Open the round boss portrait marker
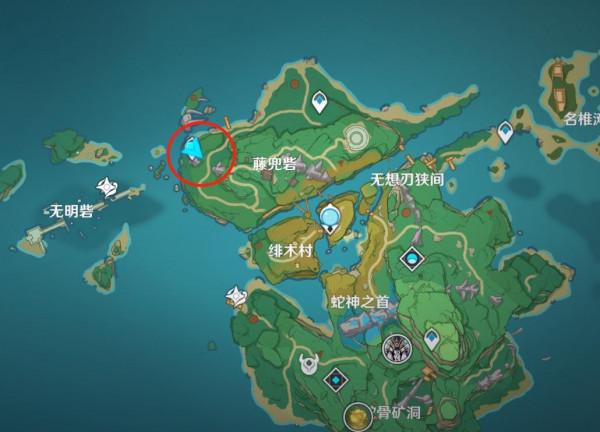This screenshot has height=432, width=600. pyautogui.click(x=397, y=348)
